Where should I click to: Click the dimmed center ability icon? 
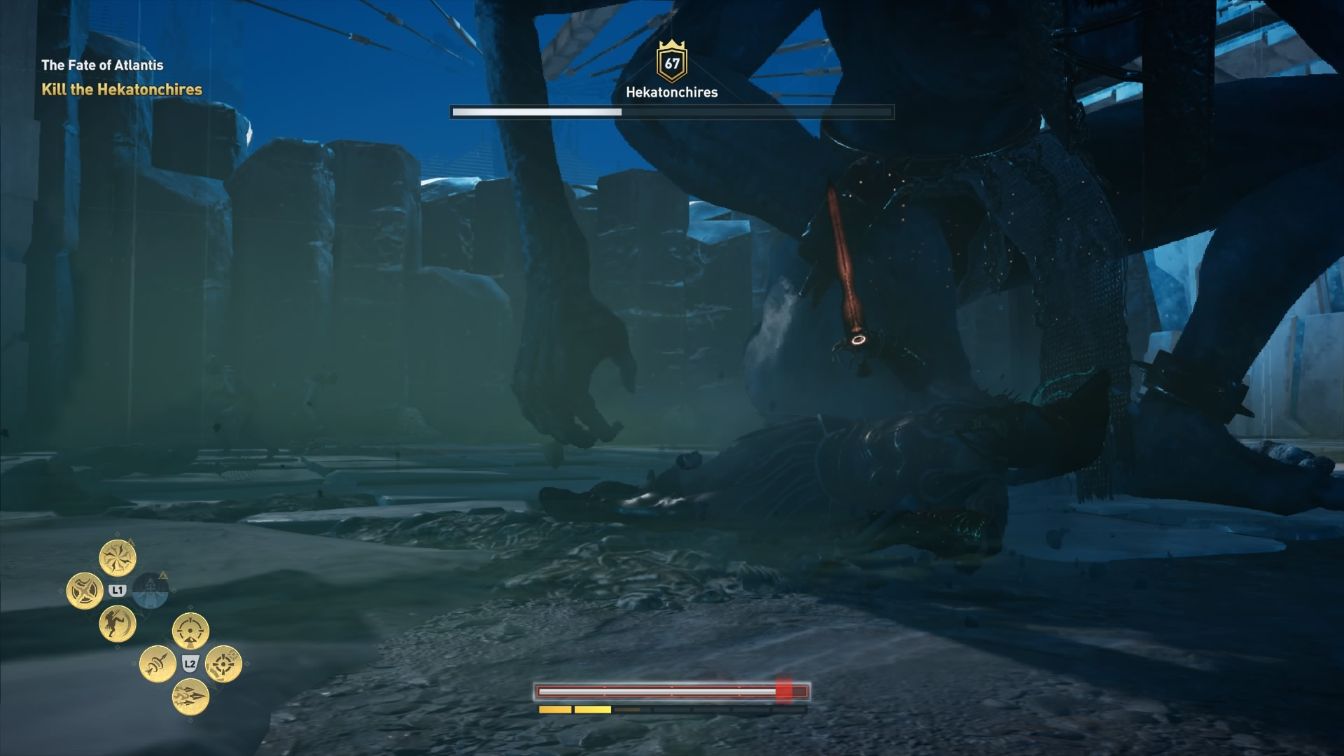pyautogui.click(x=151, y=589)
